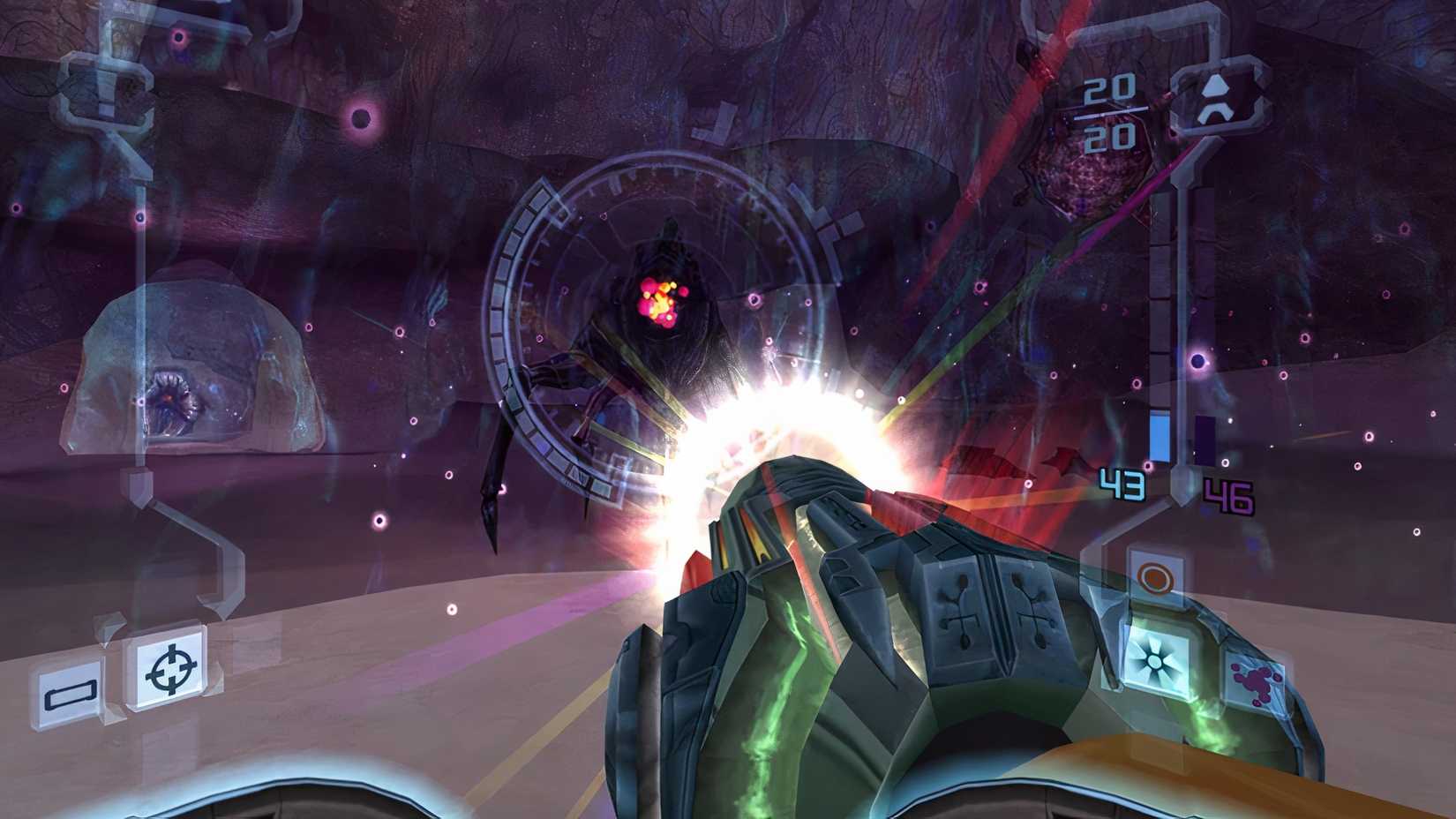The width and height of the screenshot is (1456, 819).
Task: Click the threat-assessment arrow icon top right
Action: click(1216, 100)
